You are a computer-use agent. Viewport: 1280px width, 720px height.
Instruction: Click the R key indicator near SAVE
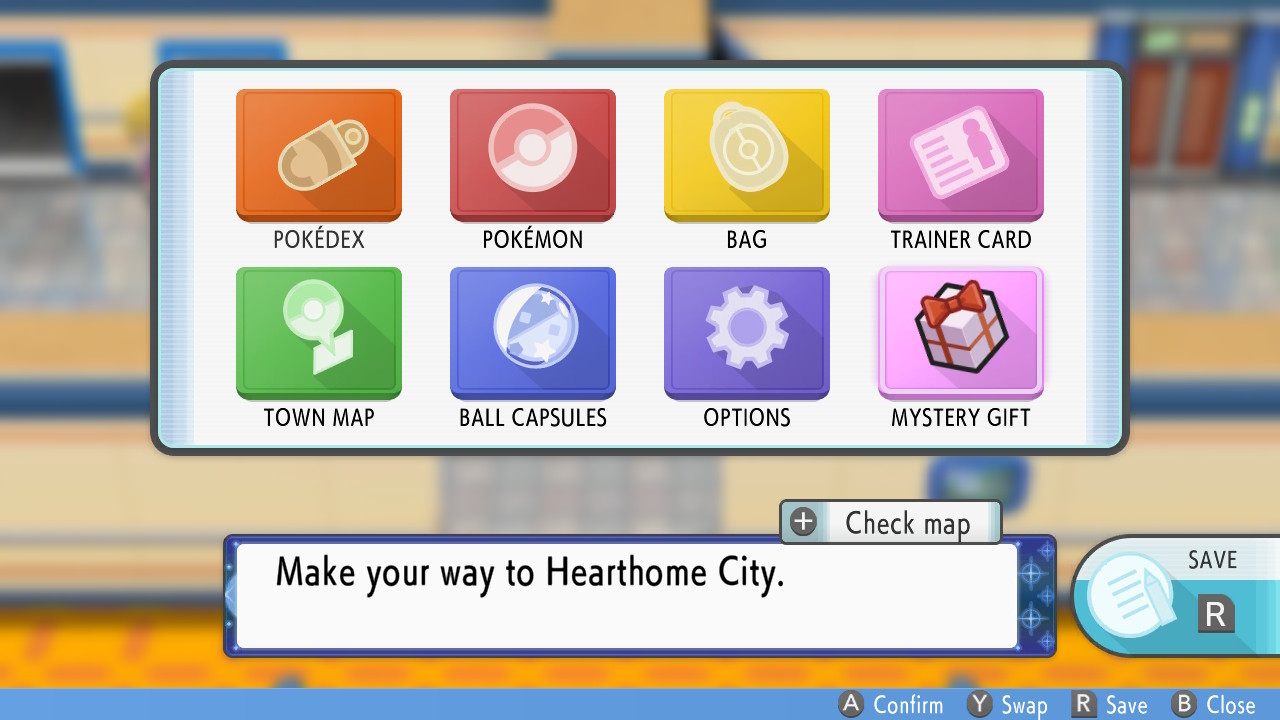click(1215, 614)
